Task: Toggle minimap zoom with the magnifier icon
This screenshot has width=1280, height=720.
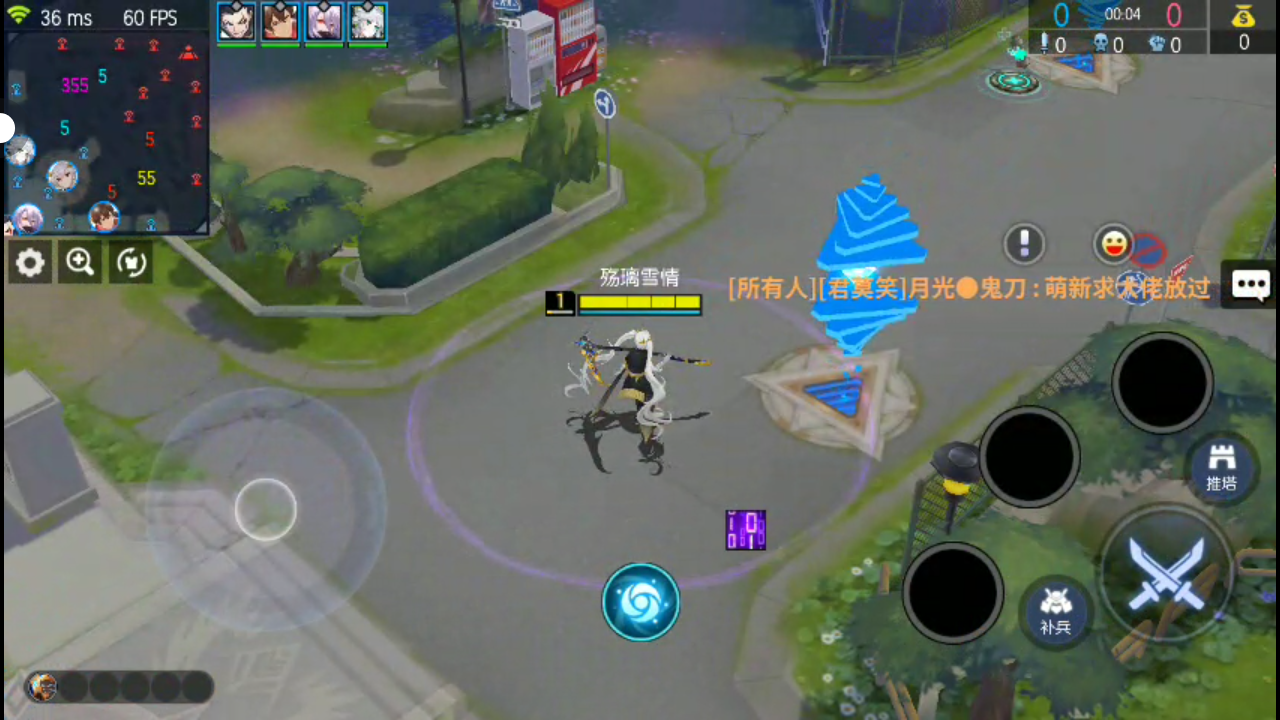Action: 80,262
